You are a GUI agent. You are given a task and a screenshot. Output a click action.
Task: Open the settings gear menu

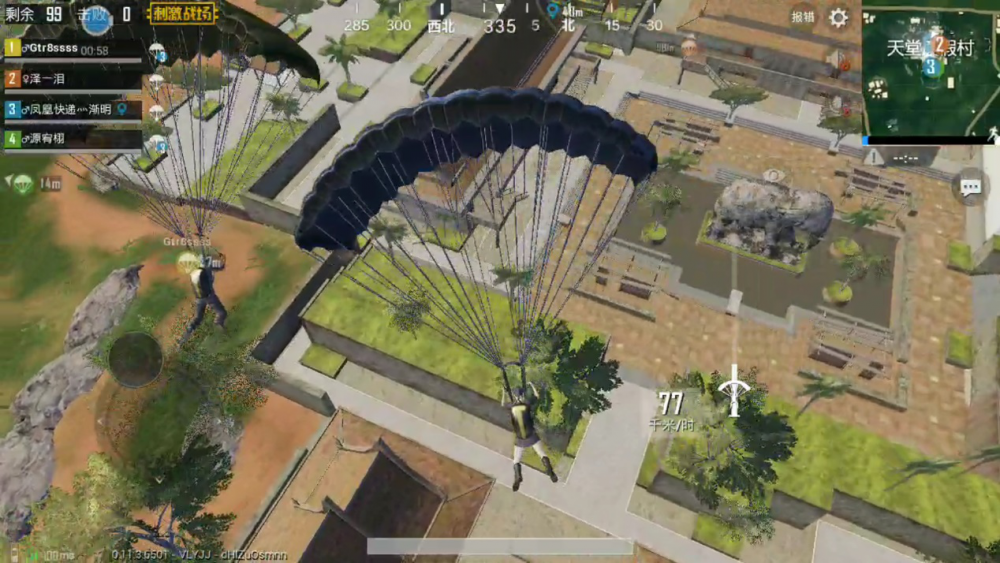[x=838, y=17]
